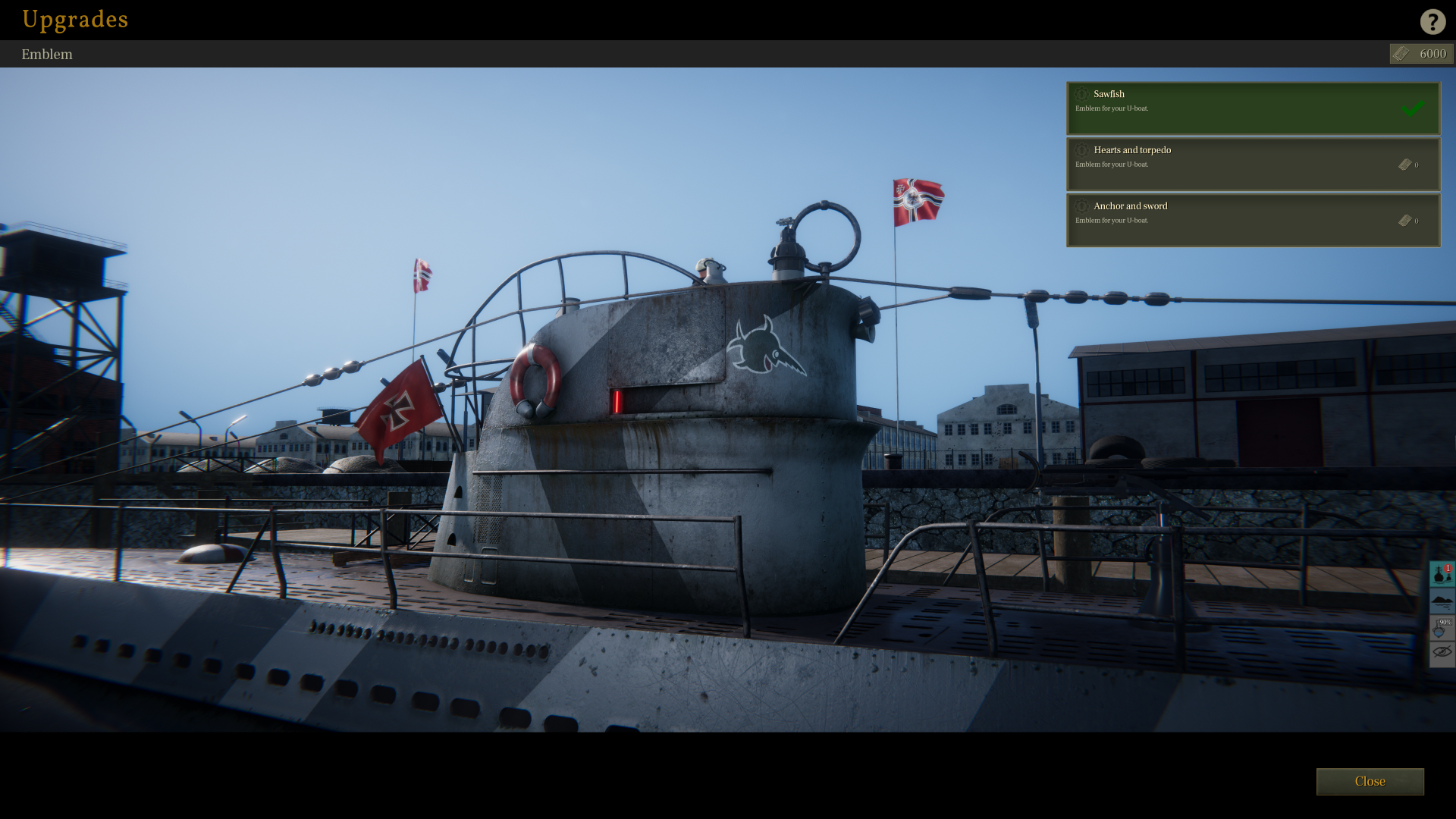Open the island and water icon
The height and width of the screenshot is (819, 1456).
coord(1442,601)
